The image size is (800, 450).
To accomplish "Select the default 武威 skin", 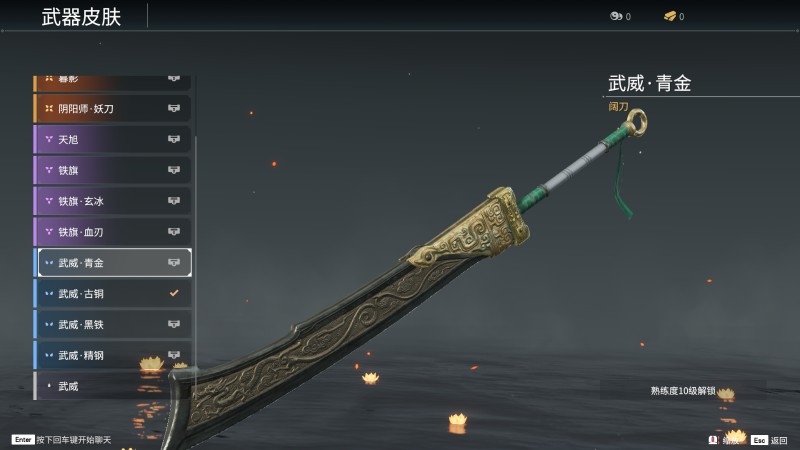I will [112, 386].
